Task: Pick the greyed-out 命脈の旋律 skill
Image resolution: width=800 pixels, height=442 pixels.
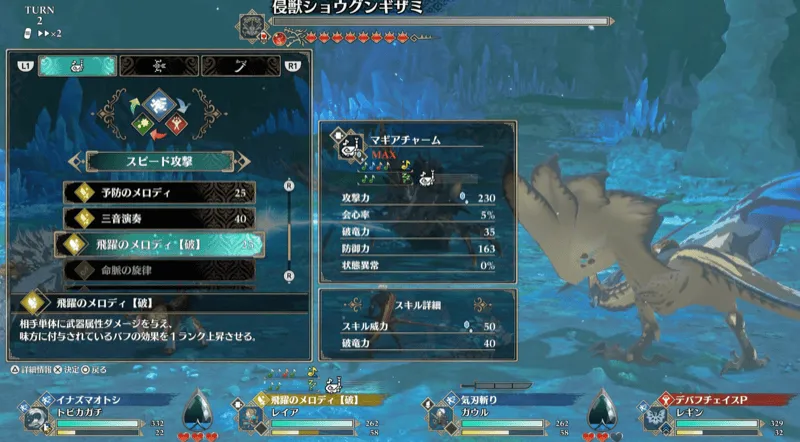Action: (x=160, y=269)
